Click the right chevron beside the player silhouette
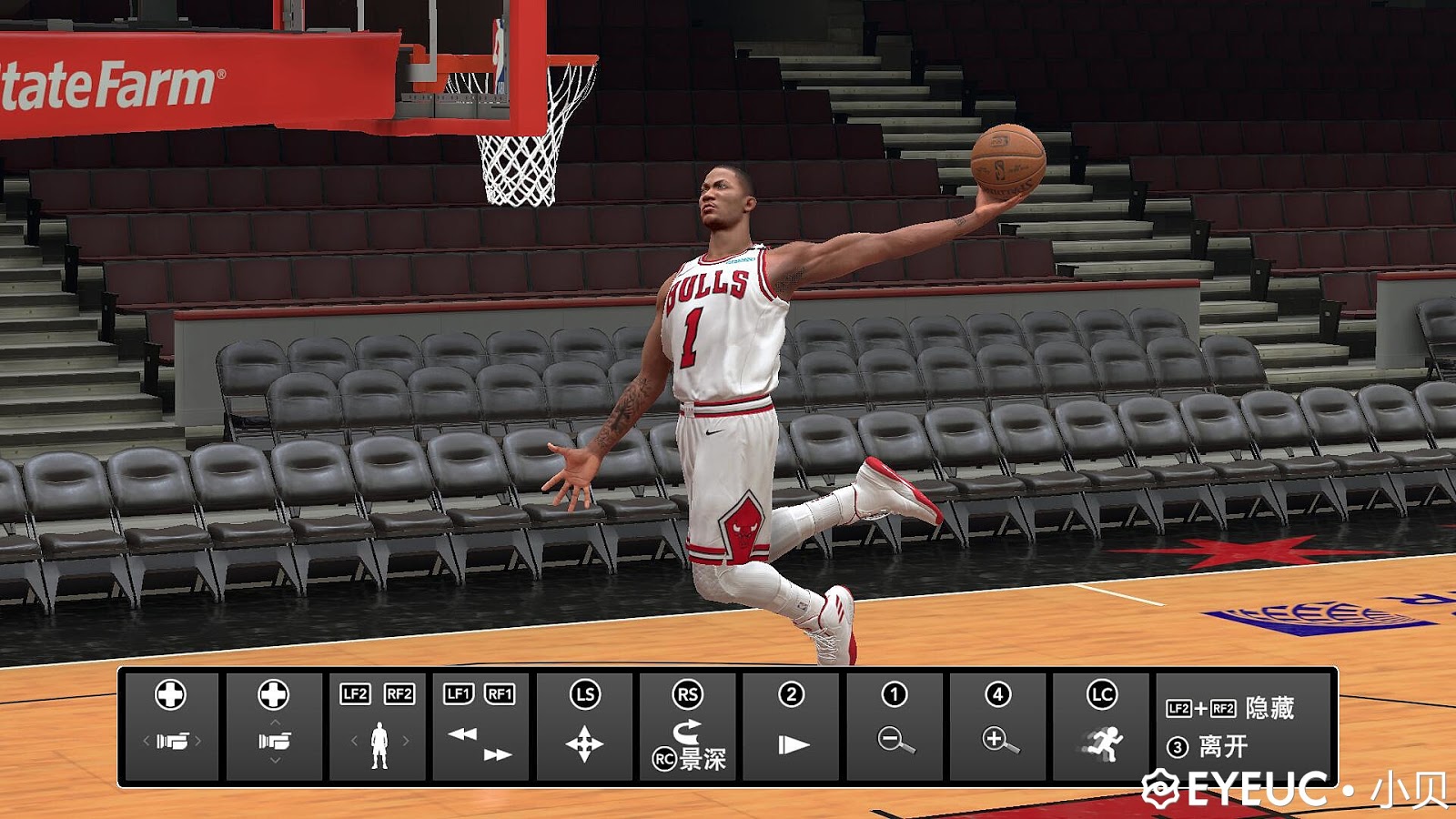Viewport: 1456px width, 819px height. coord(405,741)
